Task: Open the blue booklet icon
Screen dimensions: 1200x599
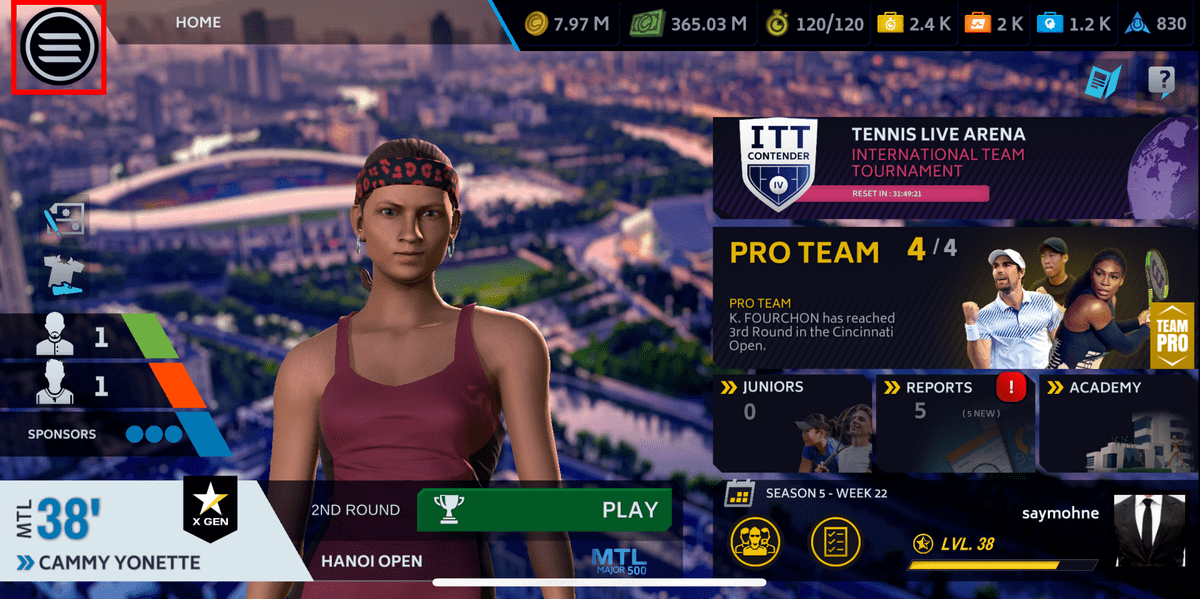Action: click(x=1104, y=82)
